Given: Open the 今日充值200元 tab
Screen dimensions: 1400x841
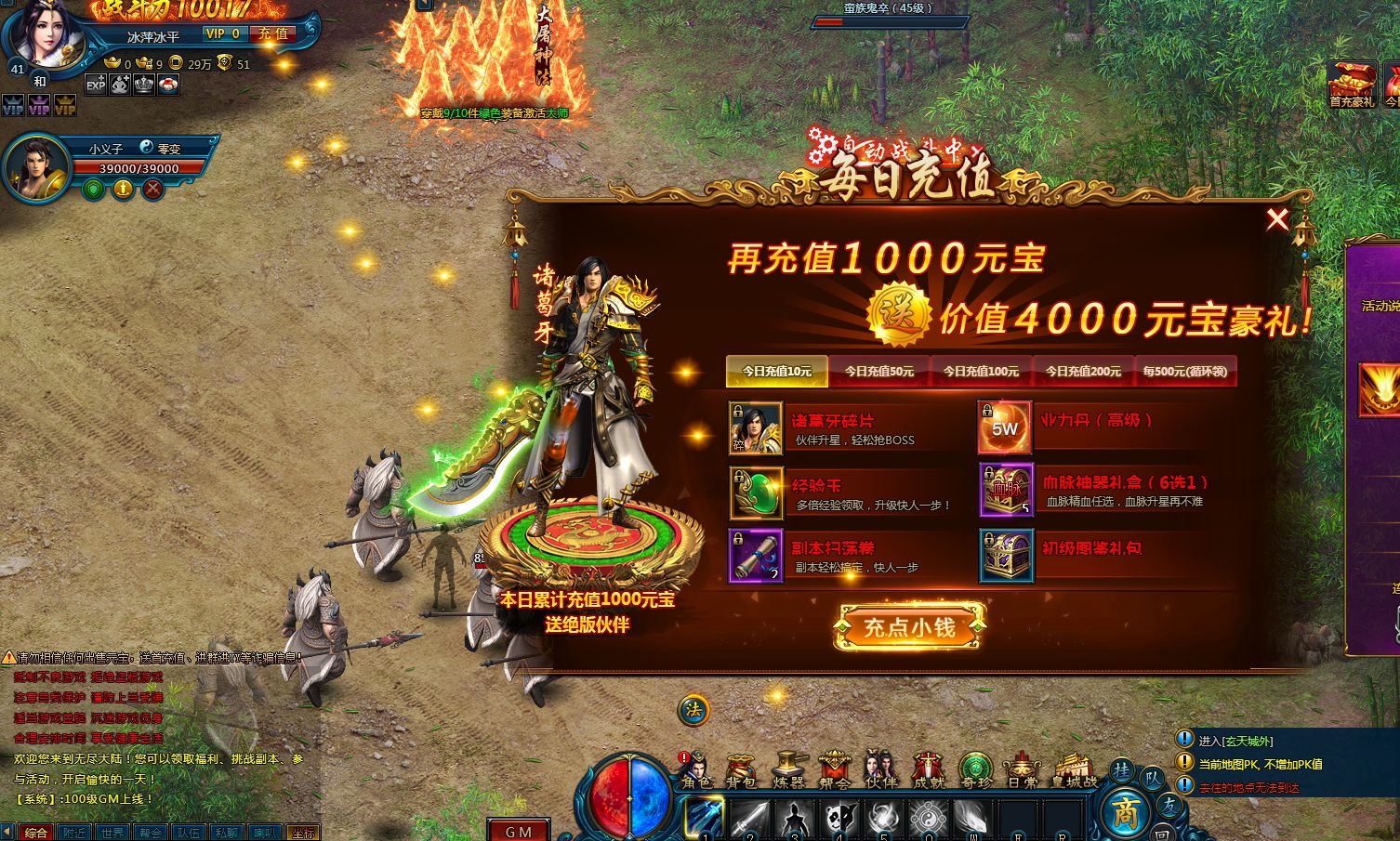Looking at the screenshot, I should [x=1083, y=371].
